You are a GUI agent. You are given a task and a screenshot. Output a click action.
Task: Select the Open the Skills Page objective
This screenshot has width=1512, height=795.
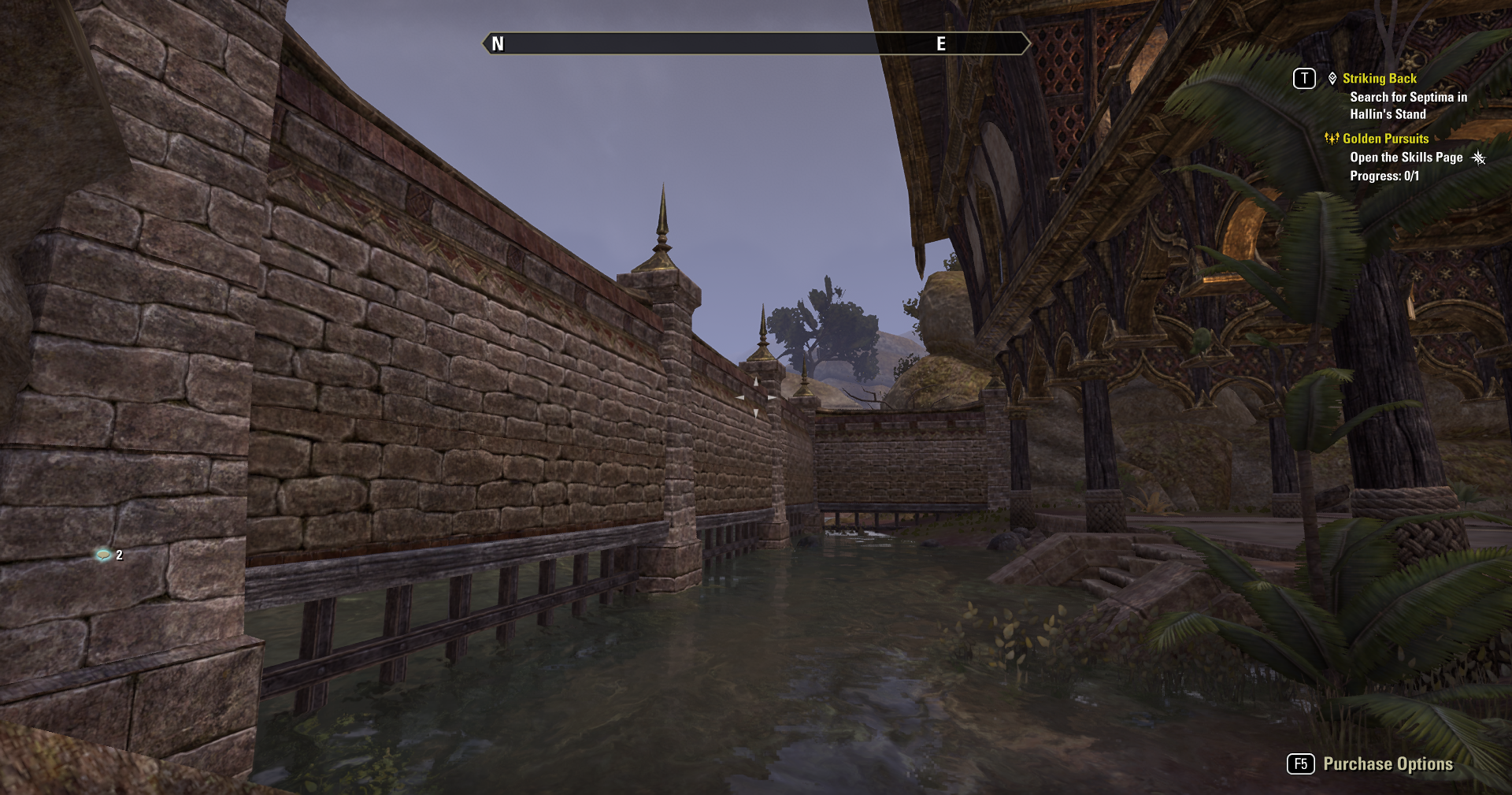click(x=1406, y=158)
